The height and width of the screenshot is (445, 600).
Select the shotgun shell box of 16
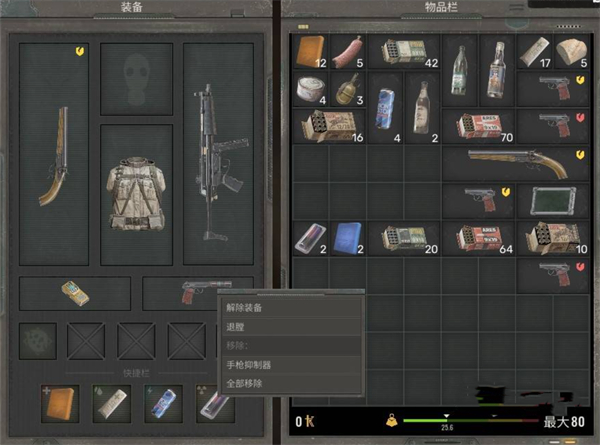[x=328, y=126]
